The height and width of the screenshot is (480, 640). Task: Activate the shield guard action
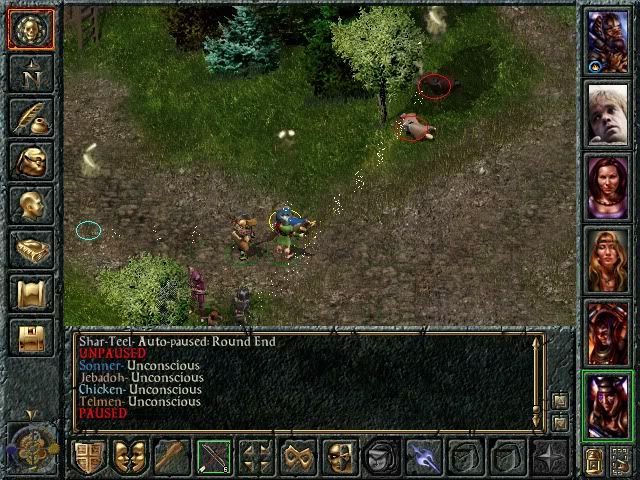90,457
